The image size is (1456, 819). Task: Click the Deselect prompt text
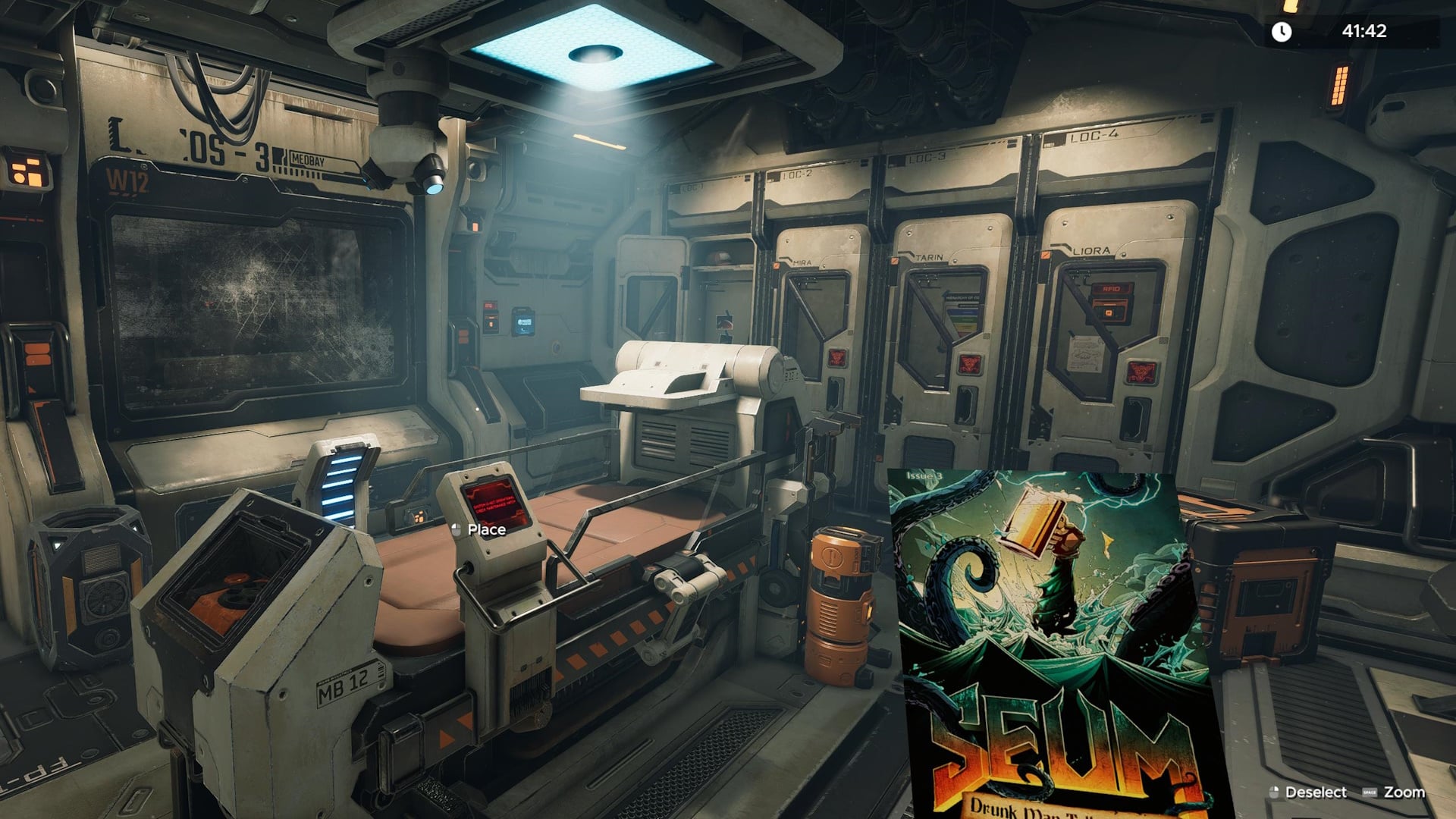point(1316,792)
